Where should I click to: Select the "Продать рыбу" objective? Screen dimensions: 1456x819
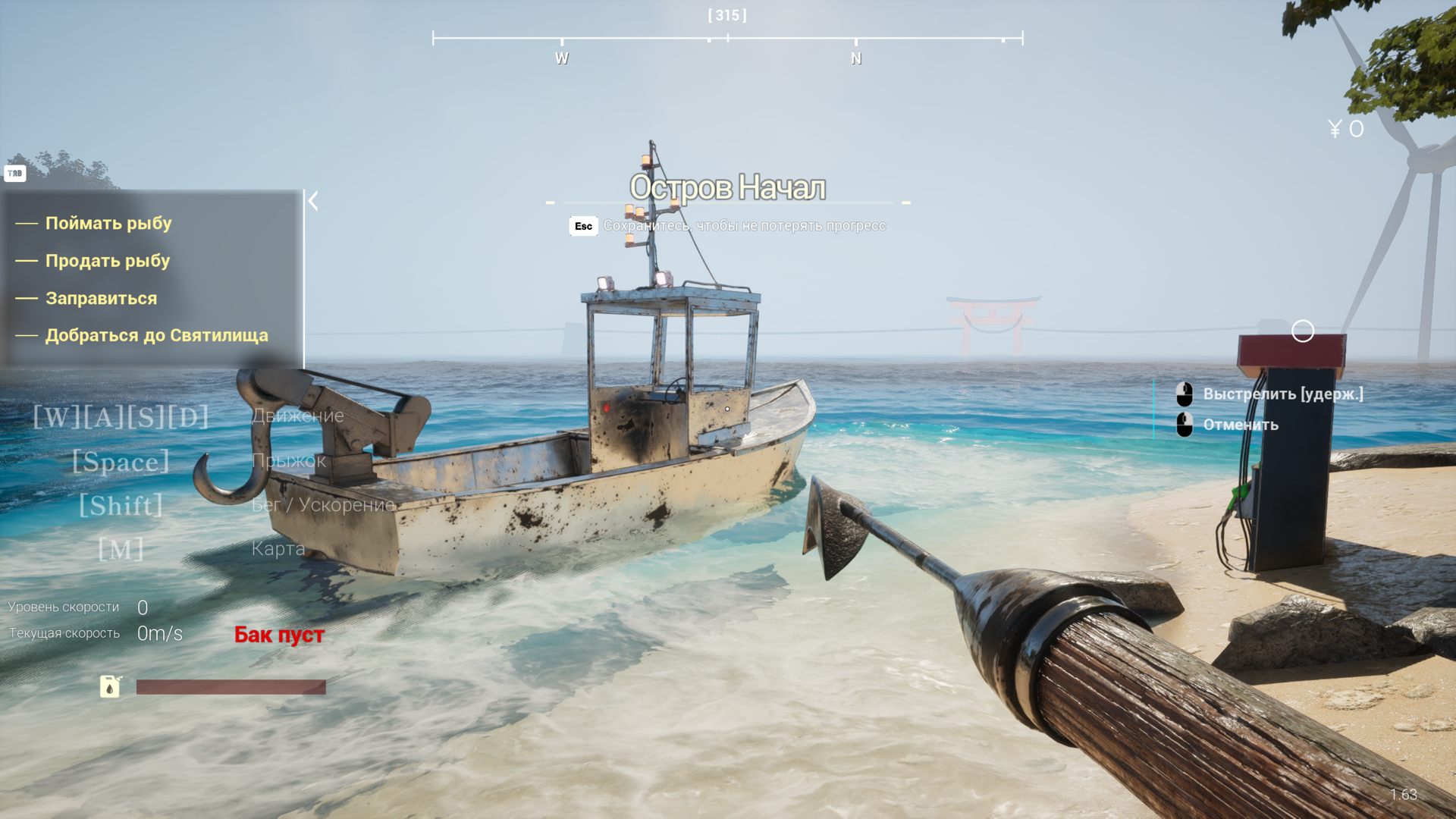pyautogui.click(x=108, y=261)
